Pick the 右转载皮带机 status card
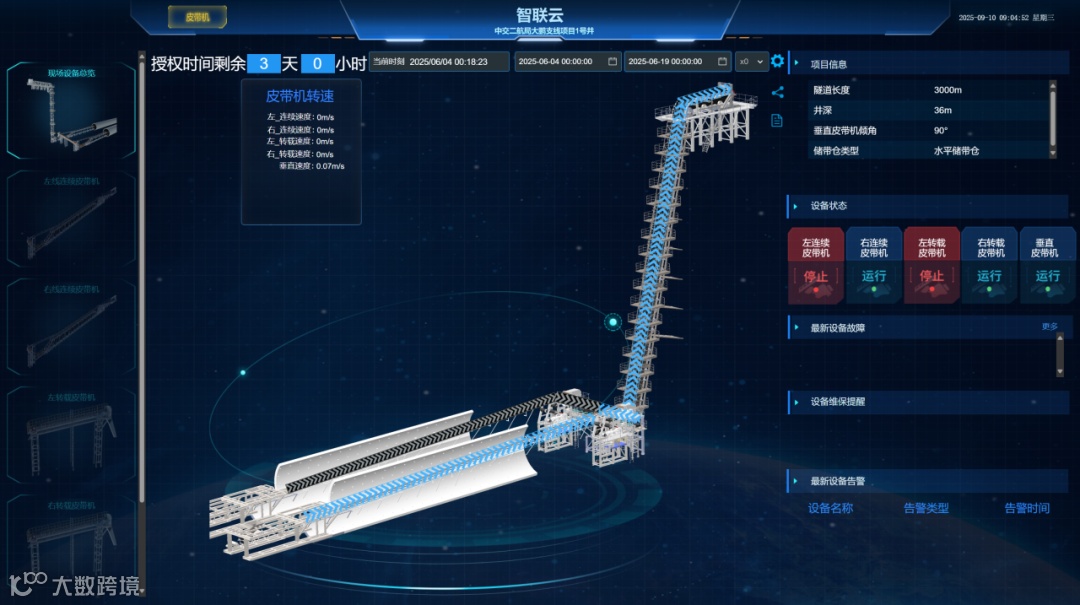The image size is (1080, 605). (x=990, y=265)
